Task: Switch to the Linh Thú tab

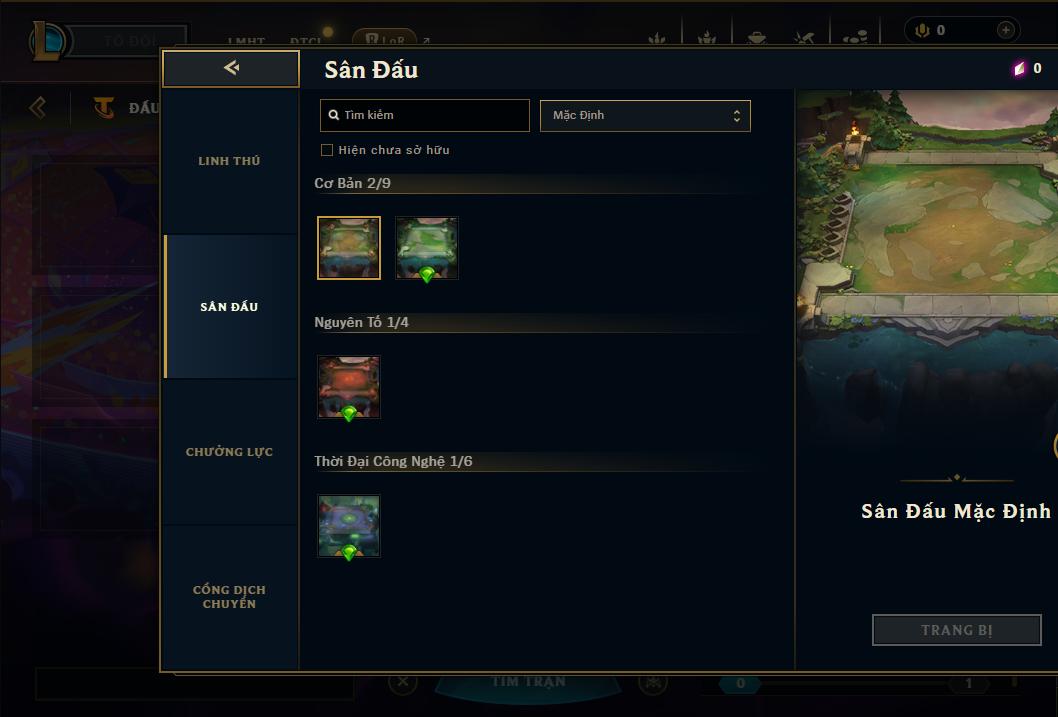Action: pyautogui.click(x=229, y=161)
